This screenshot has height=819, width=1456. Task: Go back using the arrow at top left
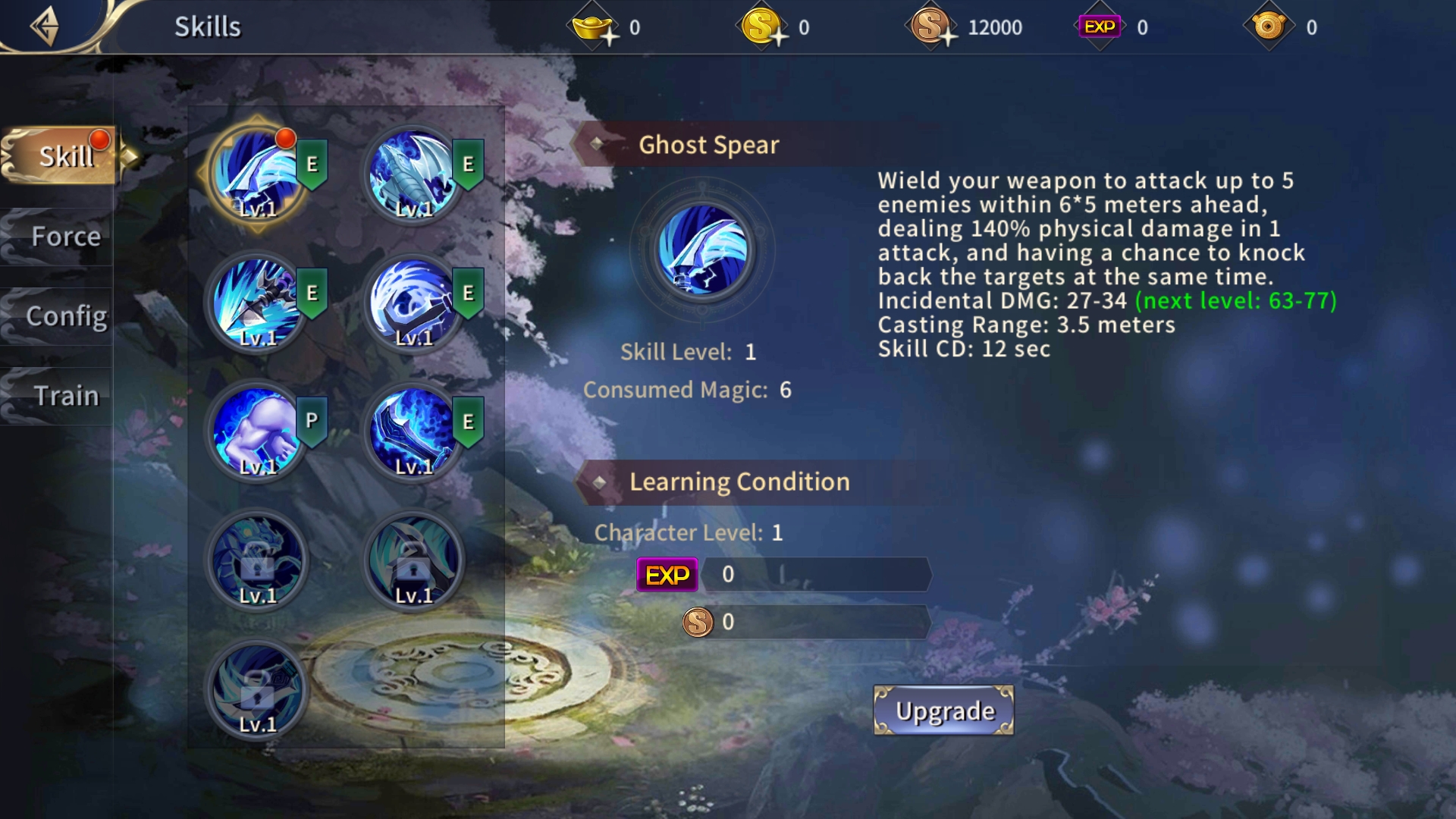(x=45, y=25)
